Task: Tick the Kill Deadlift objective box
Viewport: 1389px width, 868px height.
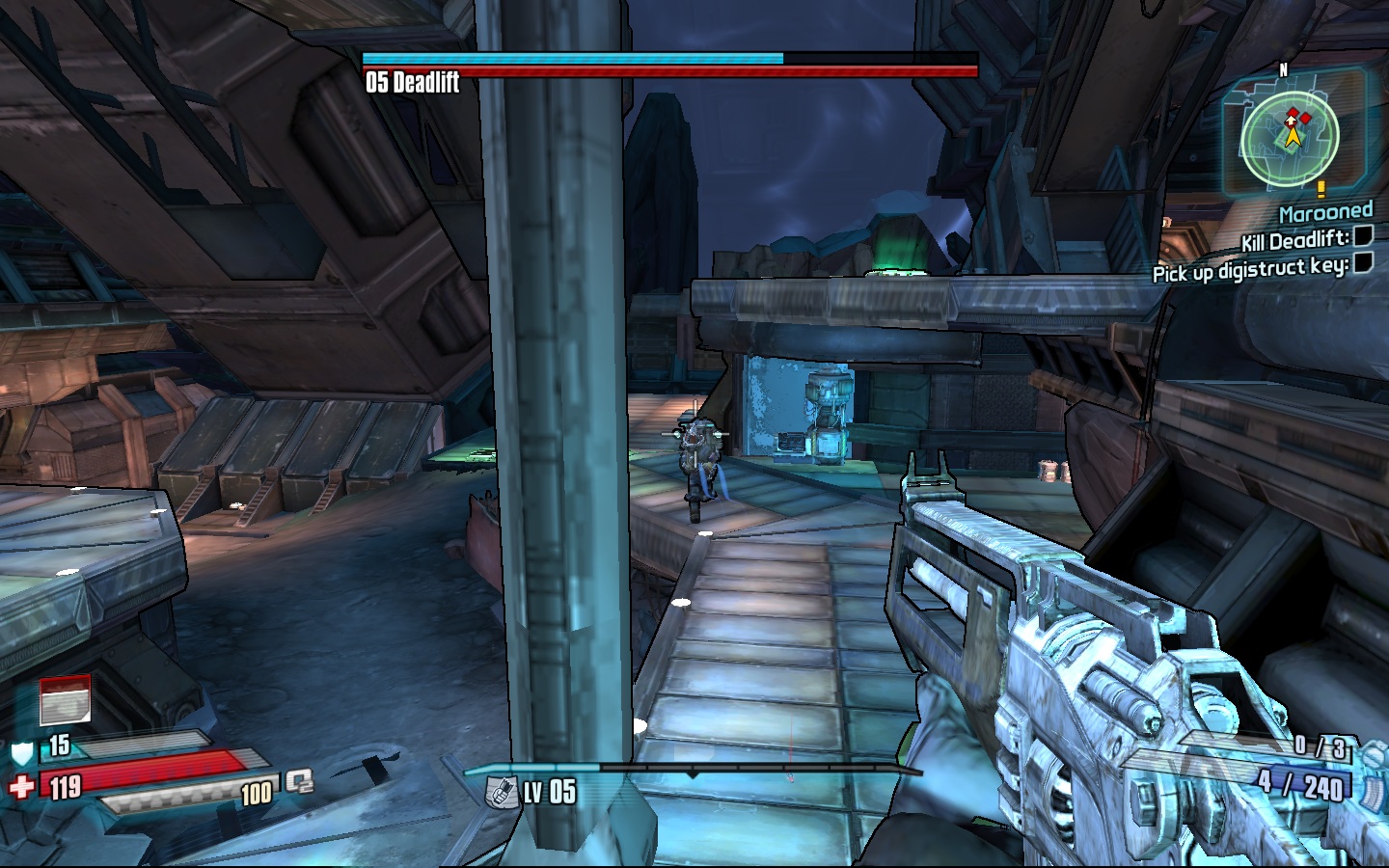Action: click(x=1363, y=235)
